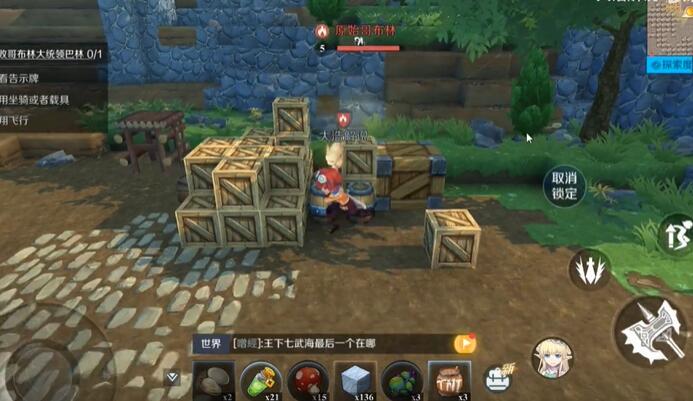Attack with the hammer weapon button
The image size is (693, 401).
pos(651,333)
